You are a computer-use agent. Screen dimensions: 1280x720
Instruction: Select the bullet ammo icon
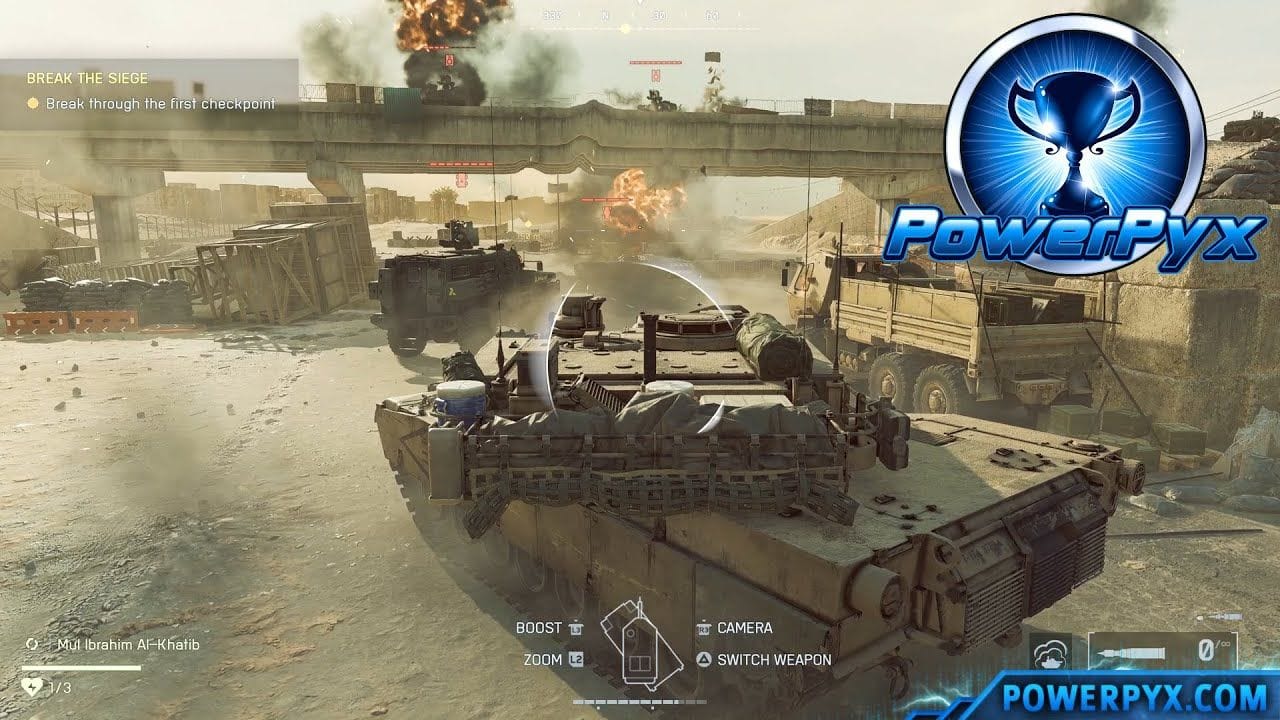click(1132, 650)
